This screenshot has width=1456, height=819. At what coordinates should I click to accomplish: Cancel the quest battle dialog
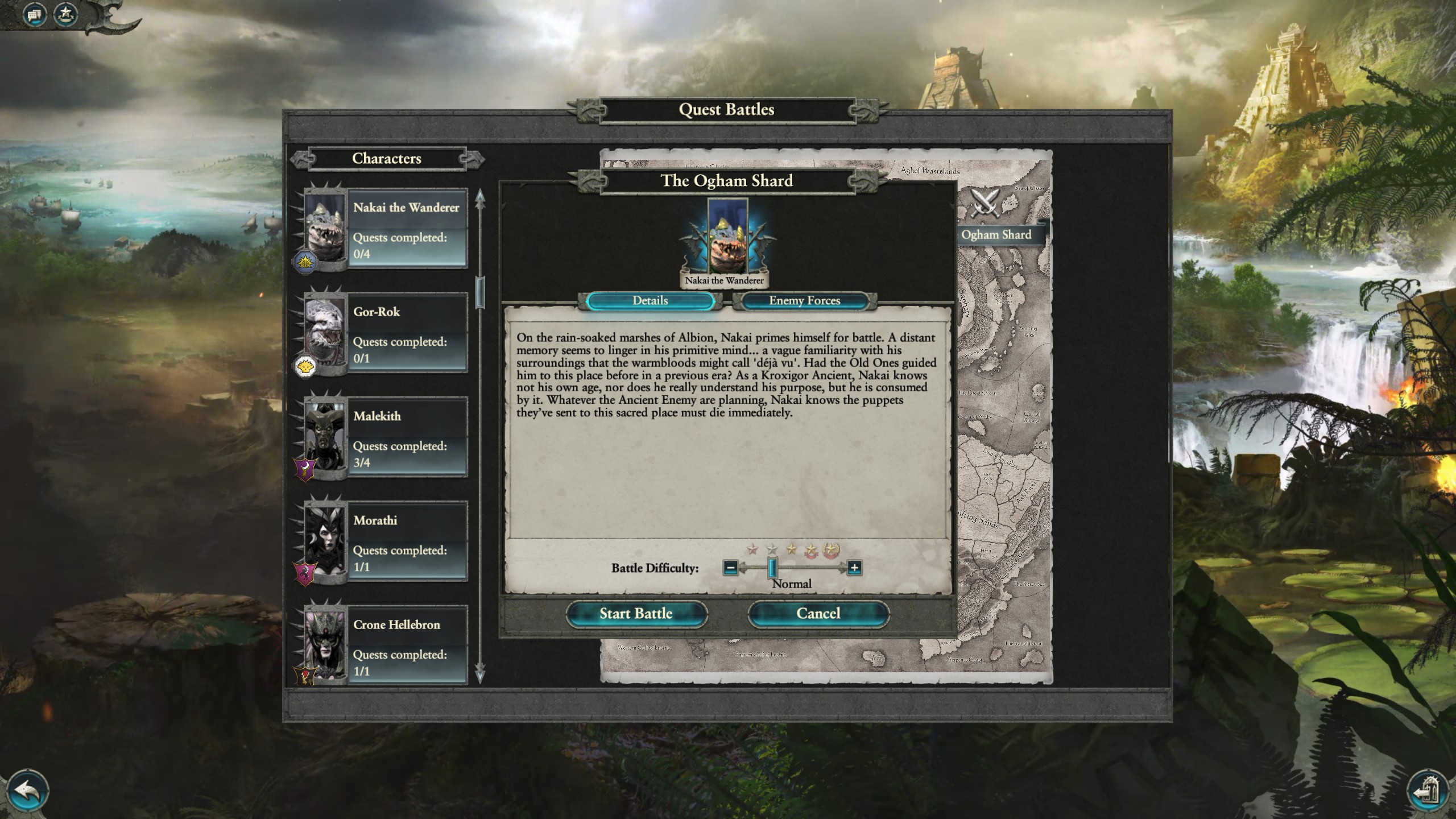point(818,614)
